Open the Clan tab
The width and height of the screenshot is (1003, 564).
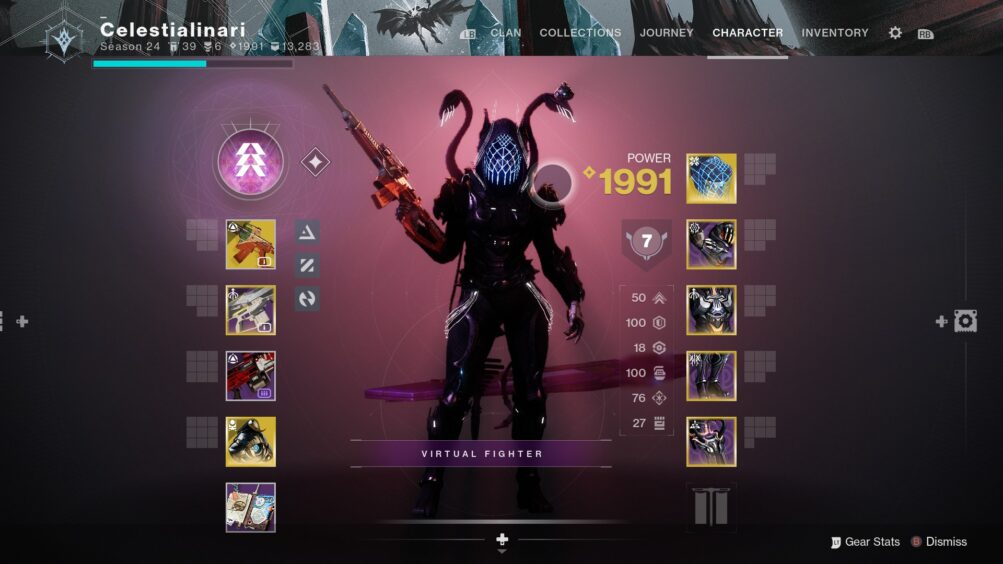(505, 33)
